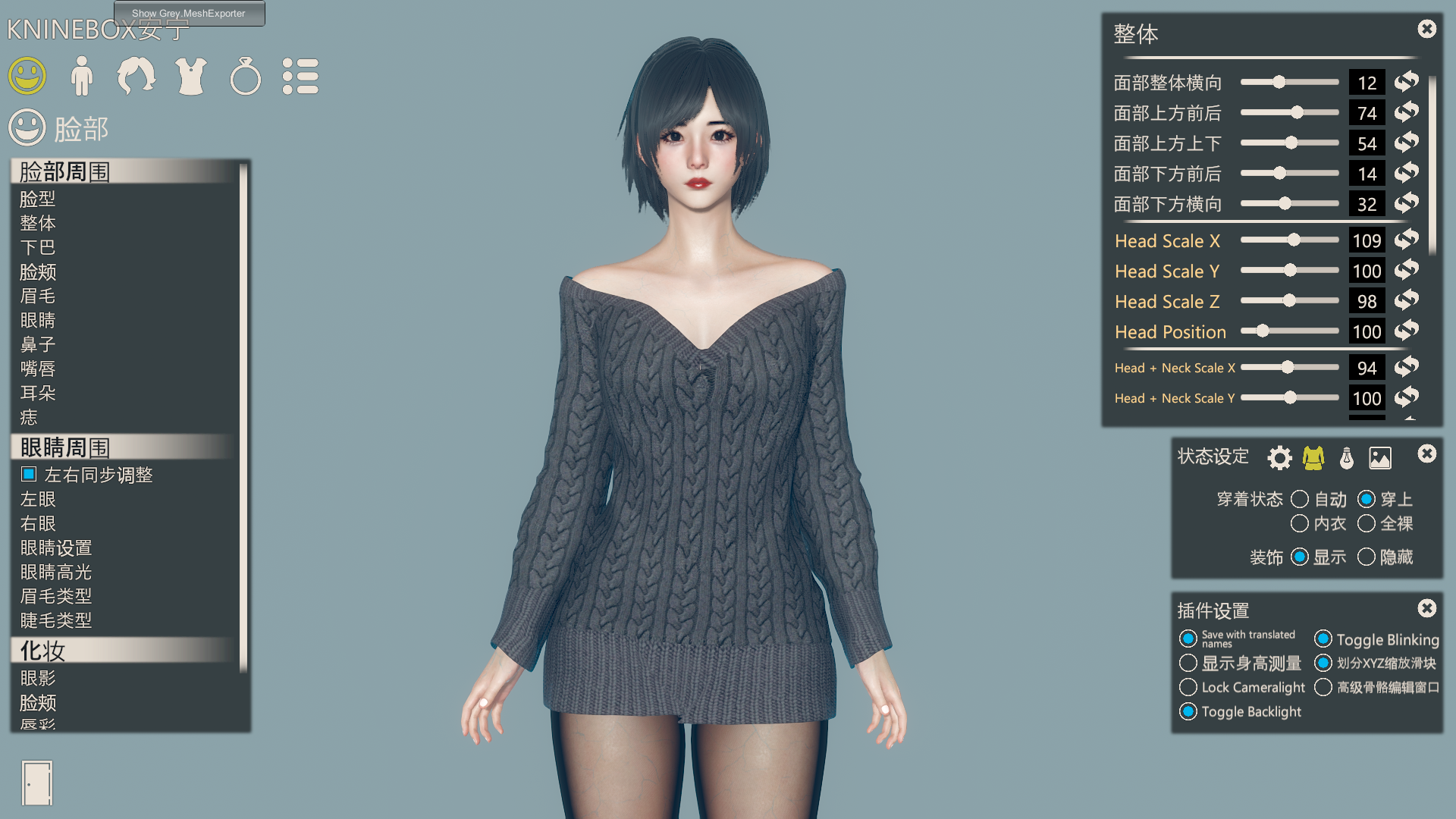Click the Show Grey.MeshExporter button

[189, 13]
